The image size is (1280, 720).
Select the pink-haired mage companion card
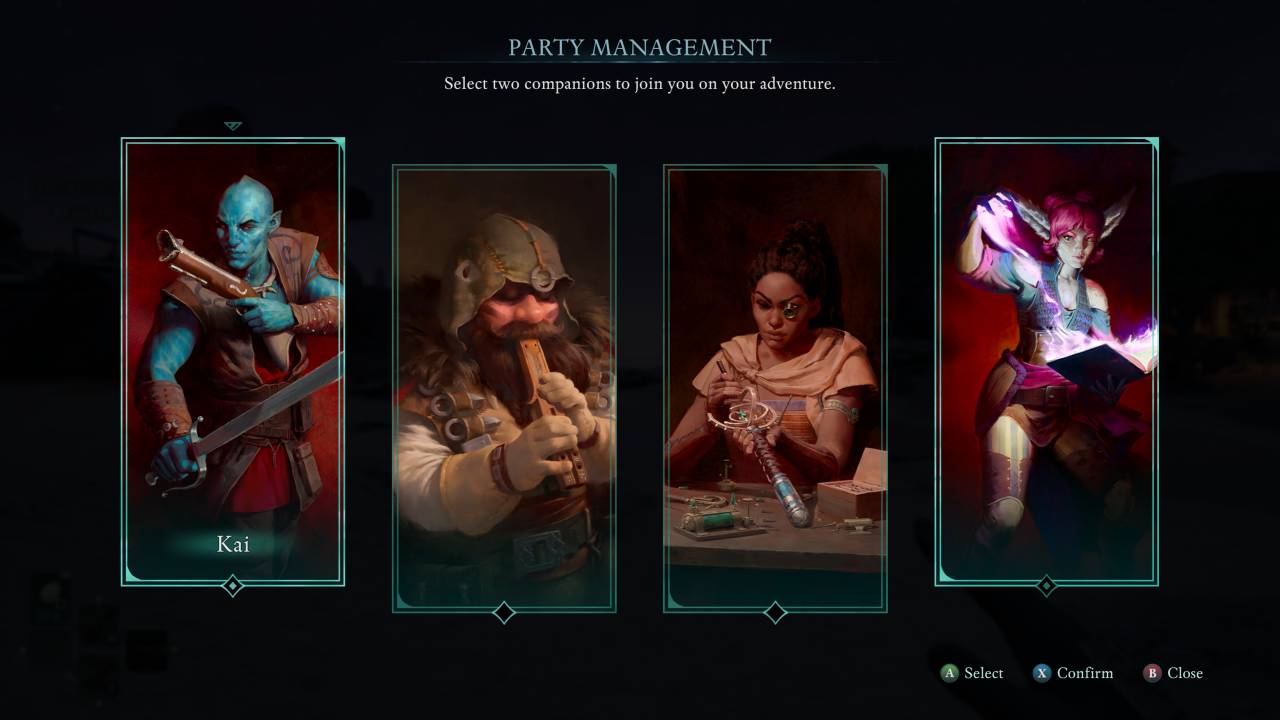point(1046,360)
